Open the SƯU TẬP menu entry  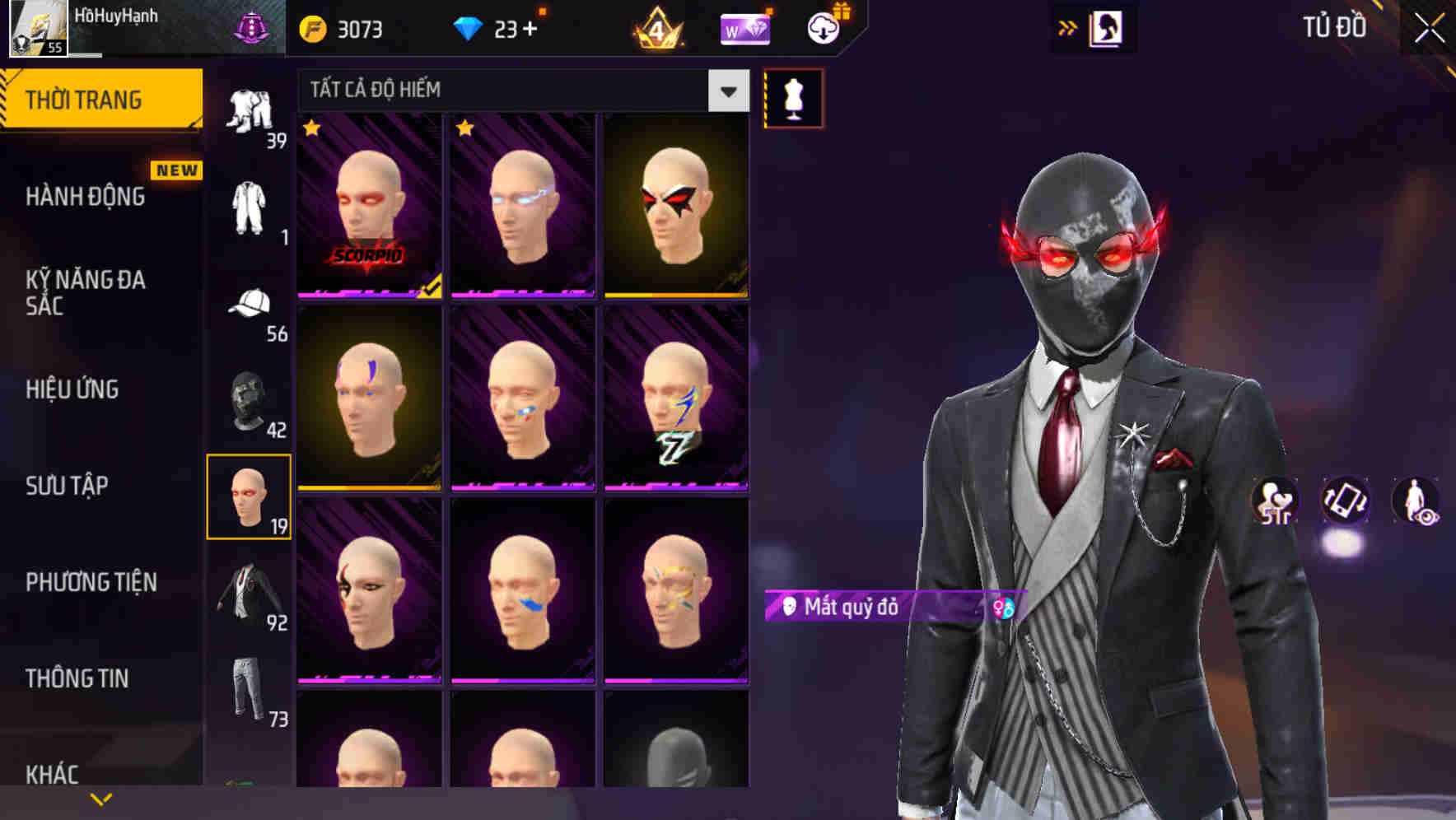66,486
